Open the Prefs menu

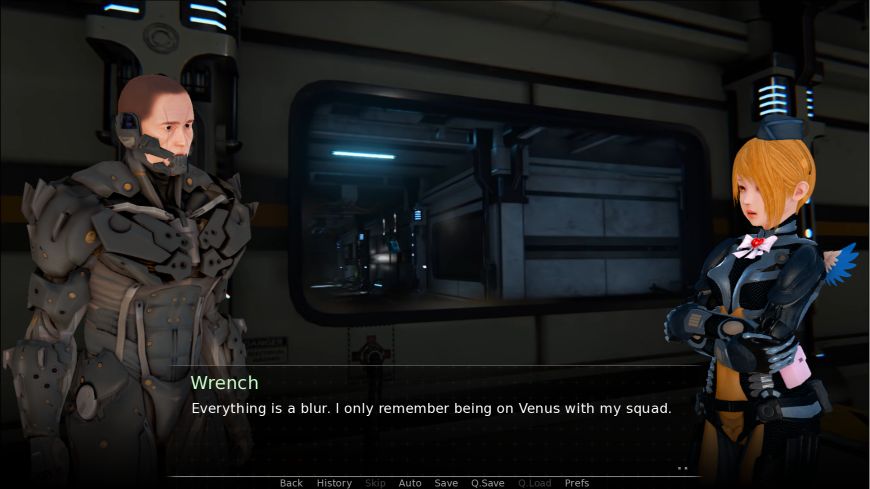(577, 483)
